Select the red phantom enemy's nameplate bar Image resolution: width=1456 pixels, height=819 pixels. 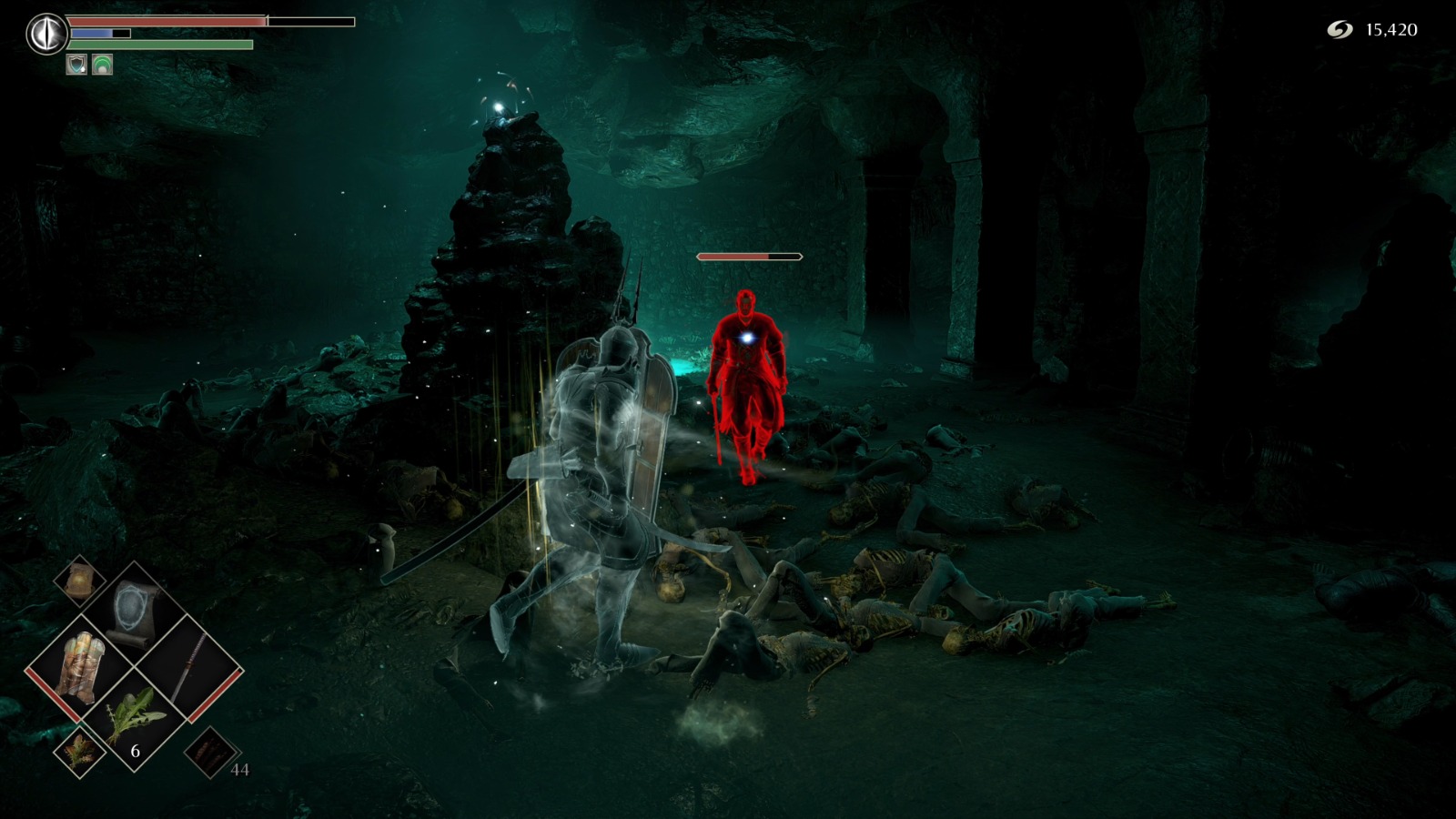752,256
